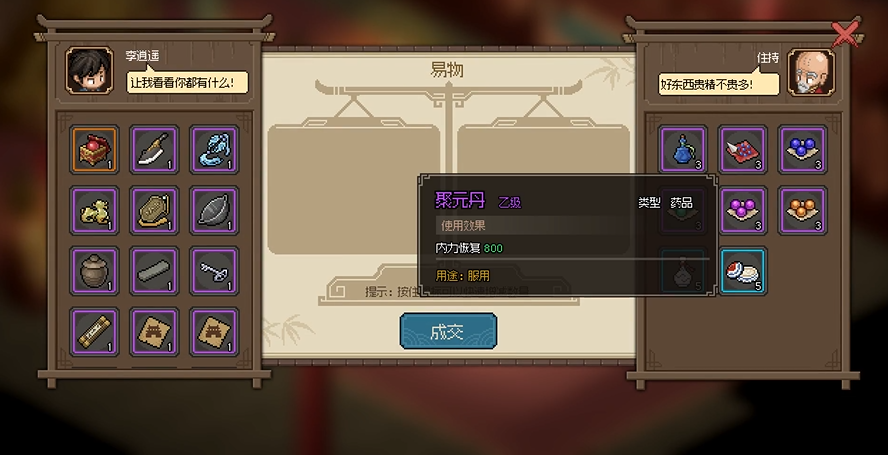Confirm the trade with the 成交 button
Image resolution: width=888 pixels, height=455 pixels.
point(448,331)
